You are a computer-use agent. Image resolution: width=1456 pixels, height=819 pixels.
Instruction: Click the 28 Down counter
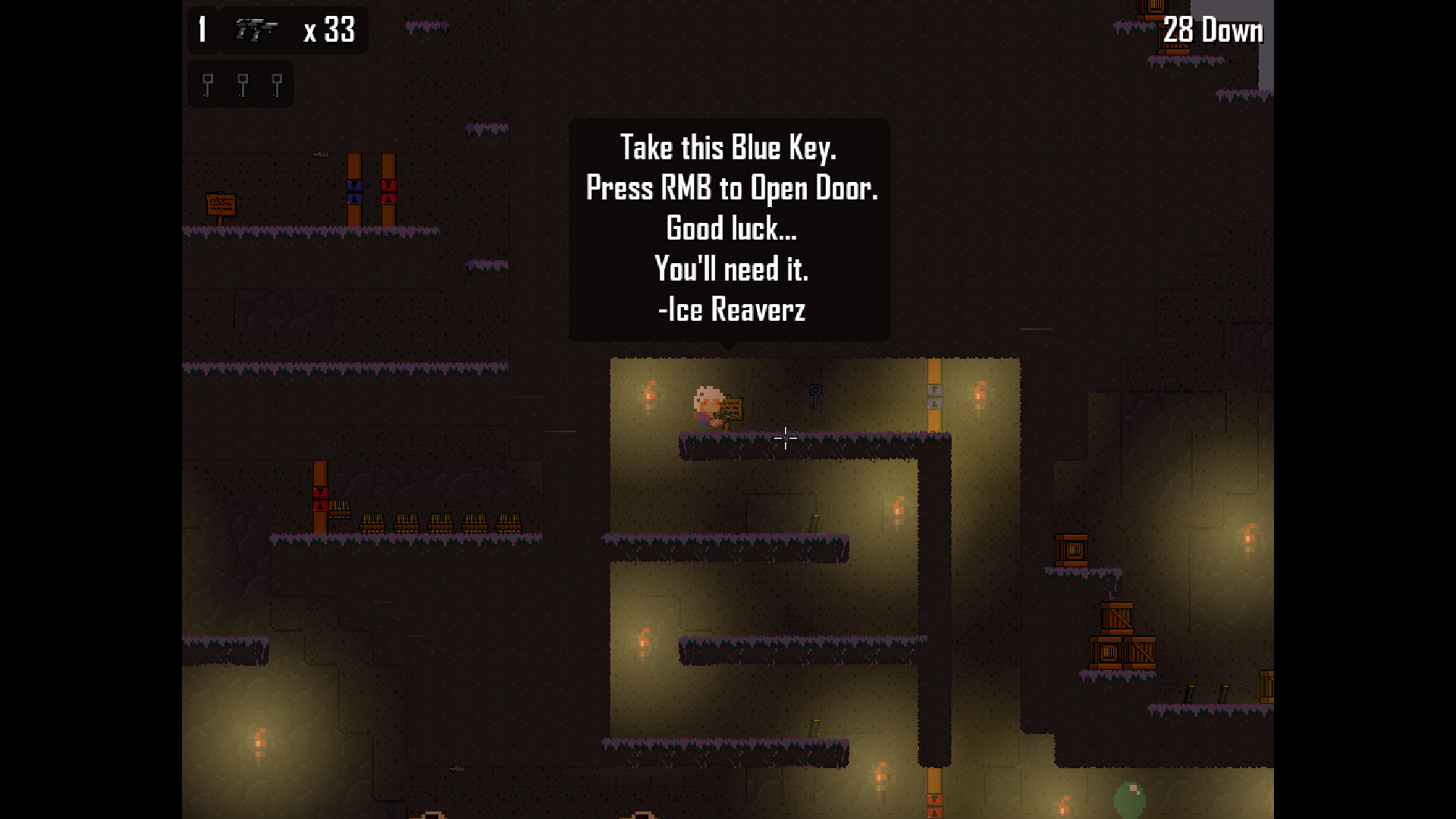click(1212, 30)
